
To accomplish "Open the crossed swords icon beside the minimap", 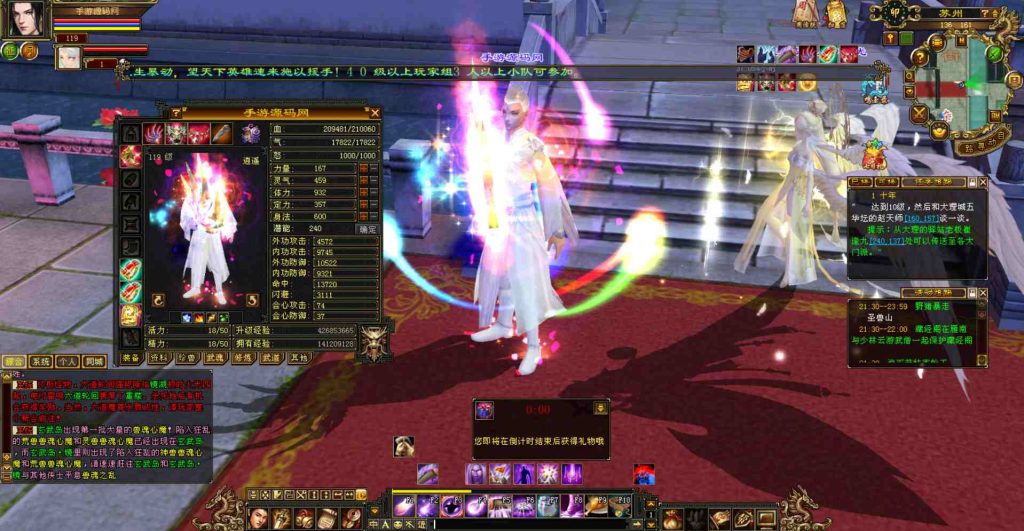I will click(920, 112).
